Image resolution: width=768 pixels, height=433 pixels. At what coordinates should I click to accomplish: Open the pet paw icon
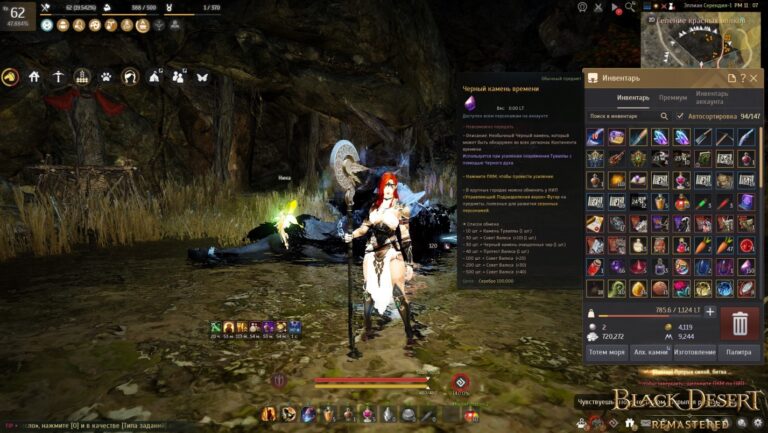coord(106,76)
